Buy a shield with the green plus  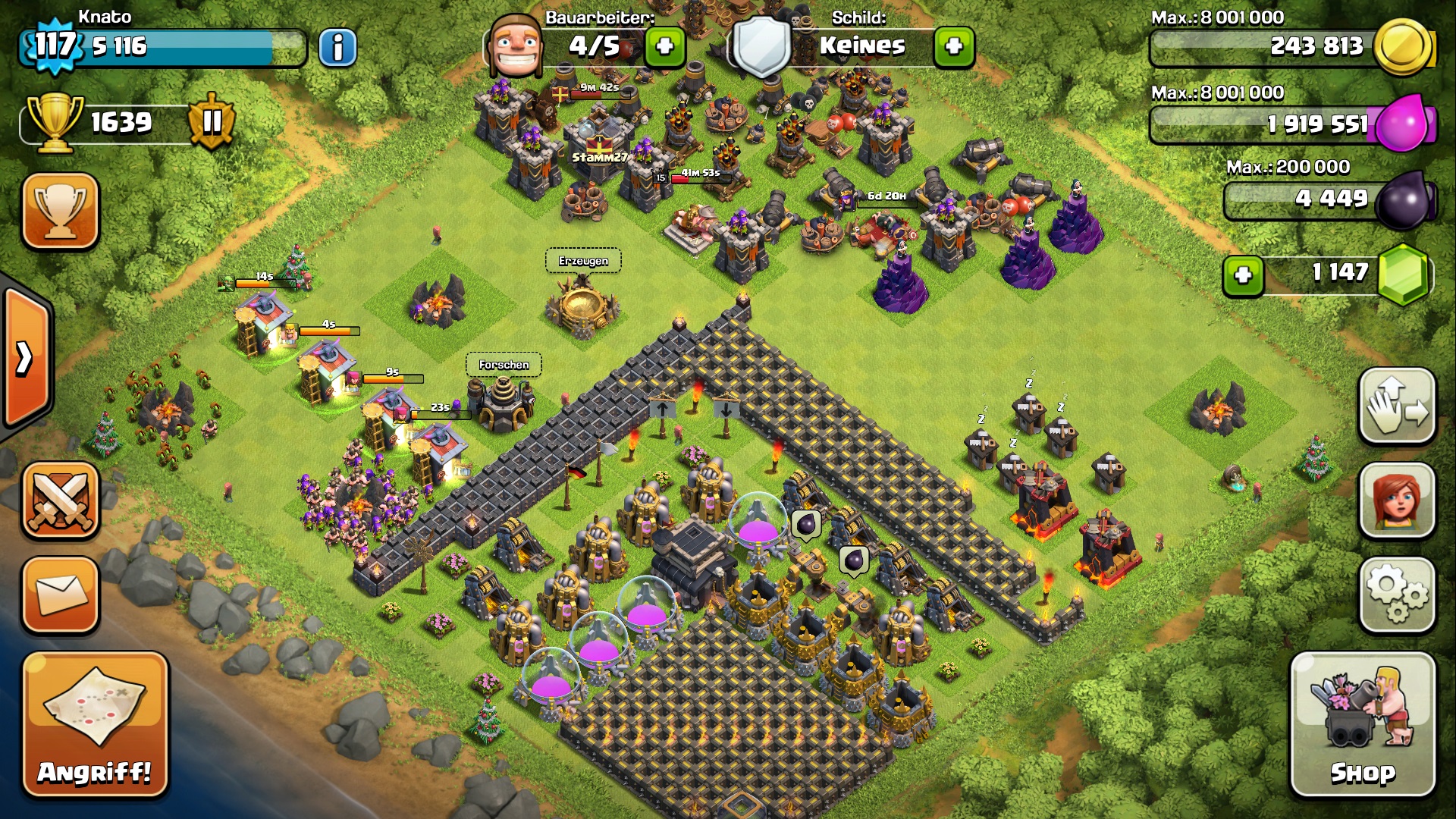(x=954, y=47)
